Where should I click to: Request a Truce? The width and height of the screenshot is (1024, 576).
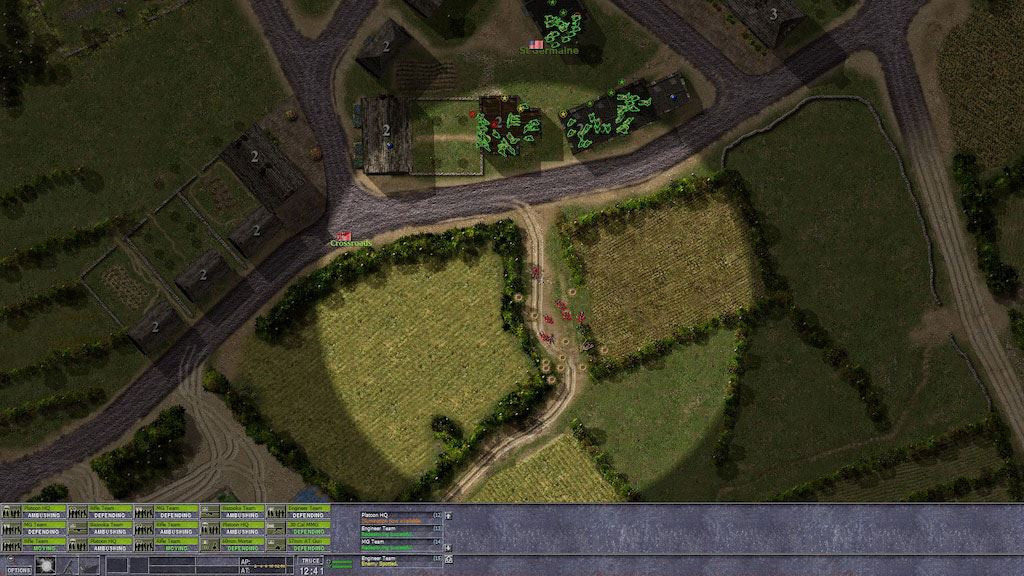tap(310, 563)
